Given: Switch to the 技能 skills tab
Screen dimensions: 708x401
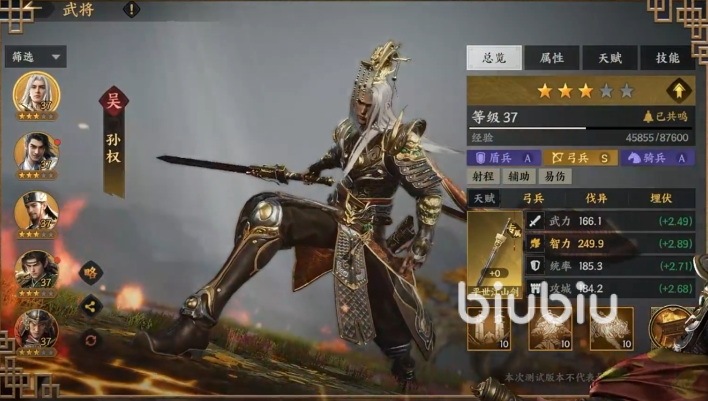Looking at the screenshot, I should (x=667, y=58).
